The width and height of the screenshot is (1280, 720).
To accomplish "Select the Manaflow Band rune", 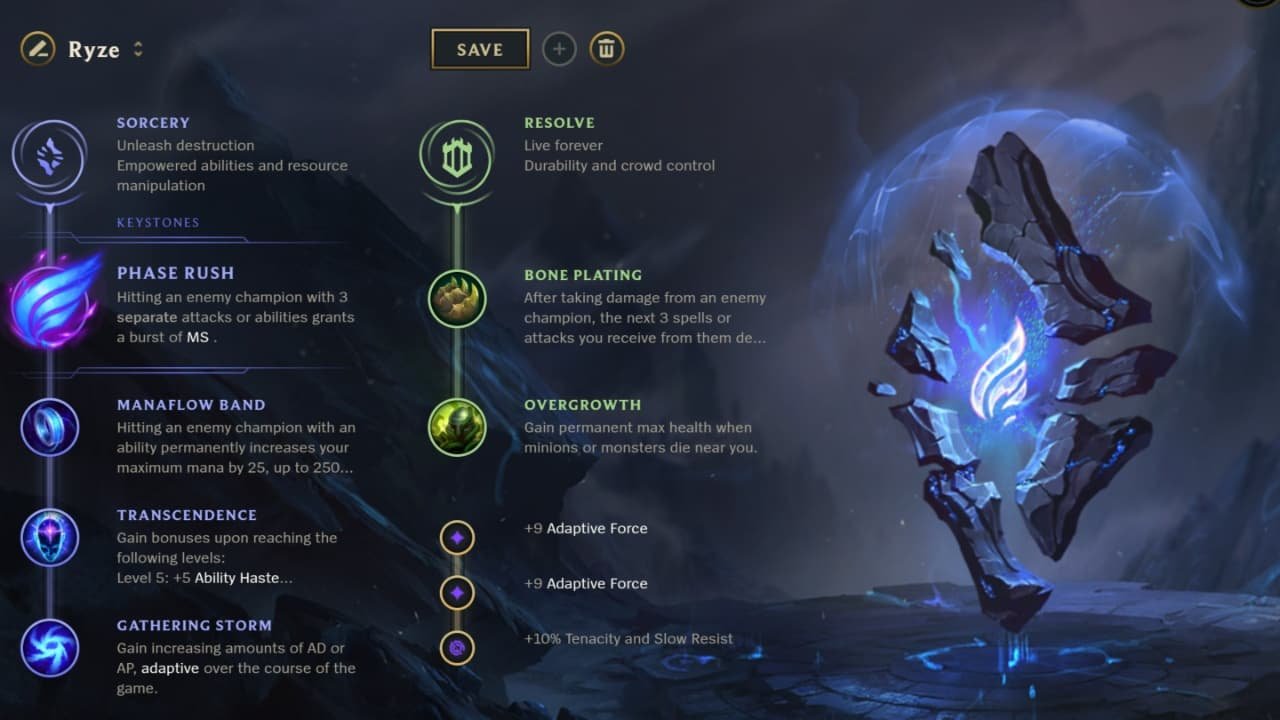I will pos(50,428).
